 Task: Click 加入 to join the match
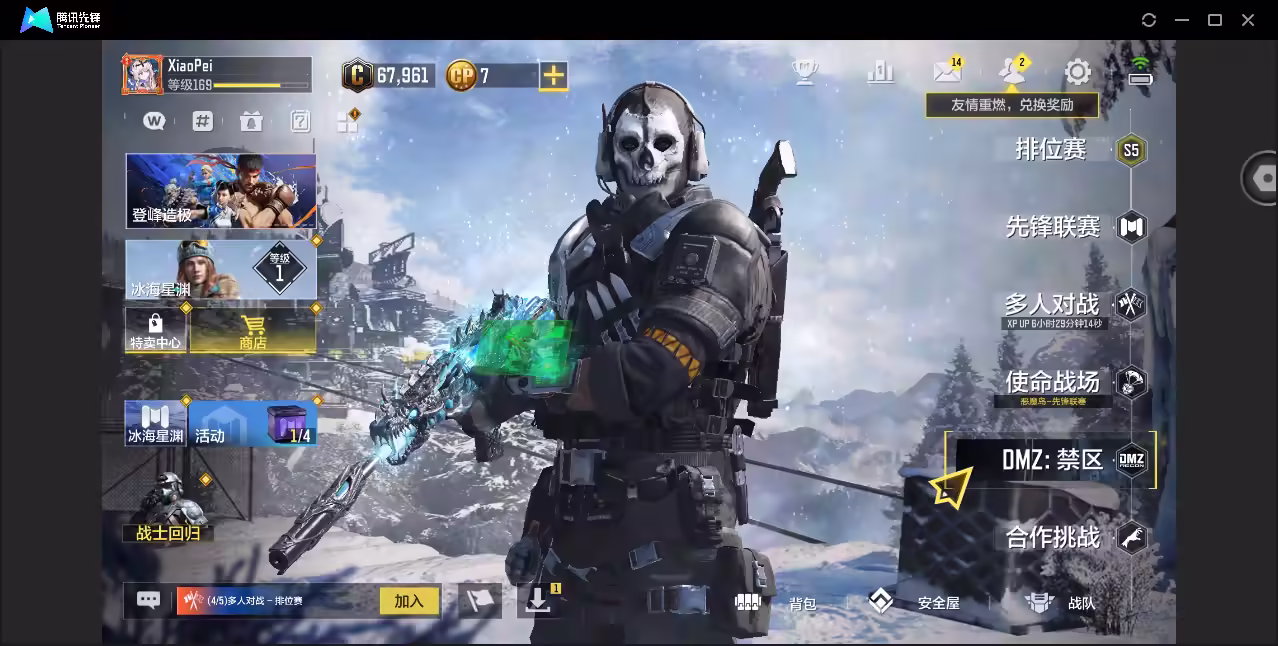click(409, 601)
